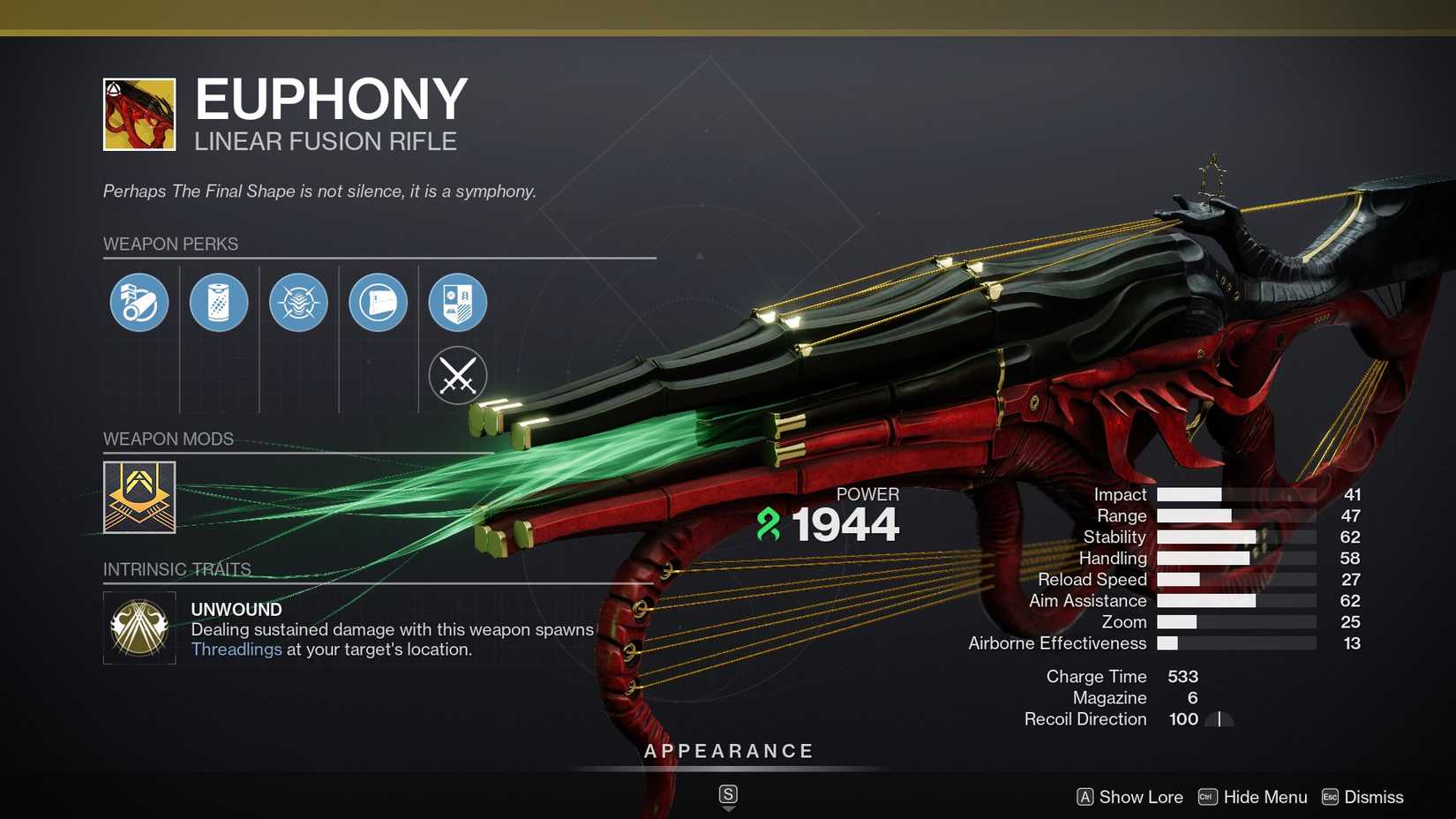Open the weapon mod slot icon
1456x819 pixels.
pyautogui.click(x=139, y=497)
